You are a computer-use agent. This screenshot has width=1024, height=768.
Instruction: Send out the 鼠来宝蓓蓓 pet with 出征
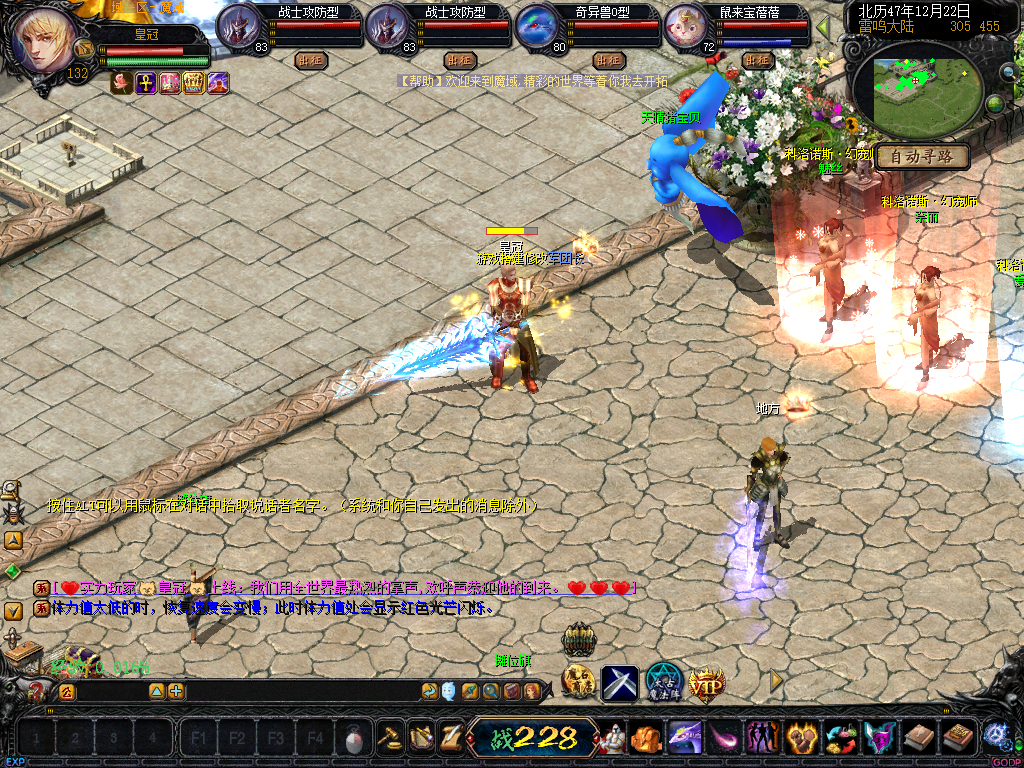click(758, 61)
